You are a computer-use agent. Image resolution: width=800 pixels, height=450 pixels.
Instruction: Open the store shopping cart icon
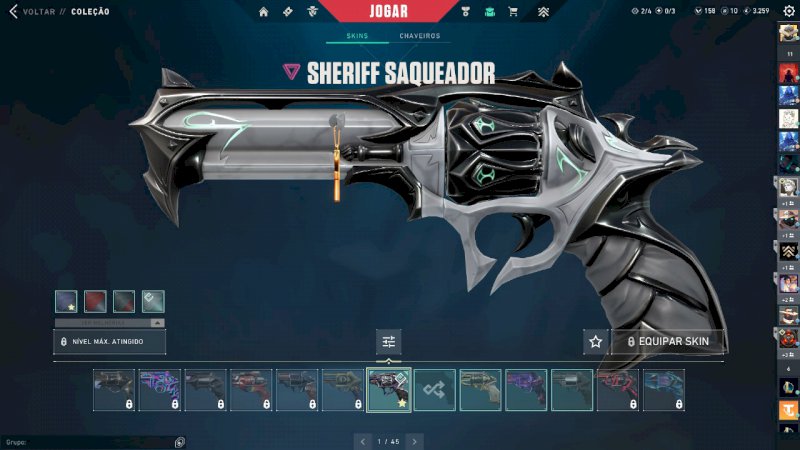pyautogui.click(x=513, y=12)
